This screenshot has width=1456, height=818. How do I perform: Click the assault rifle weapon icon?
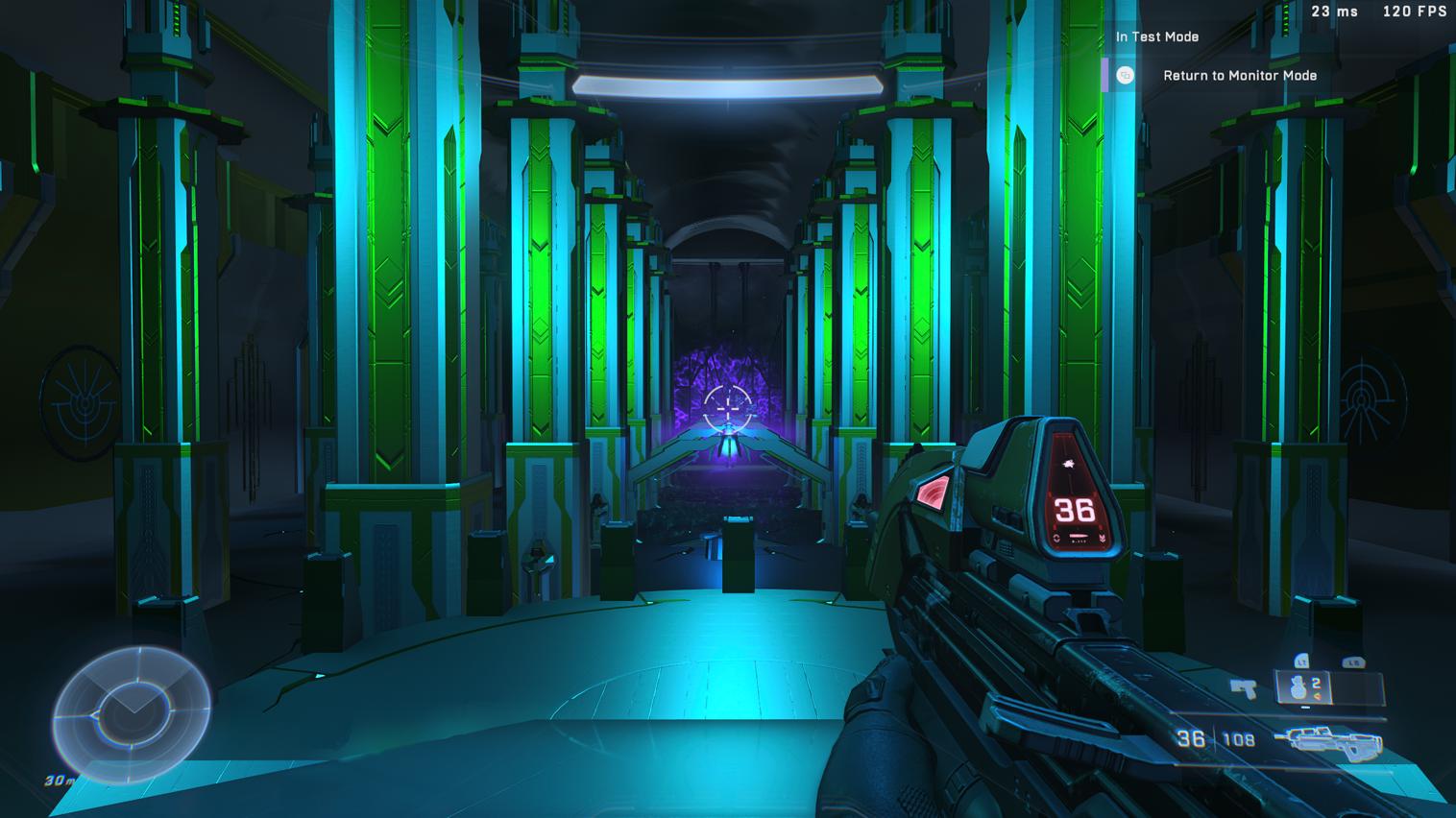[x=1331, y=741]
